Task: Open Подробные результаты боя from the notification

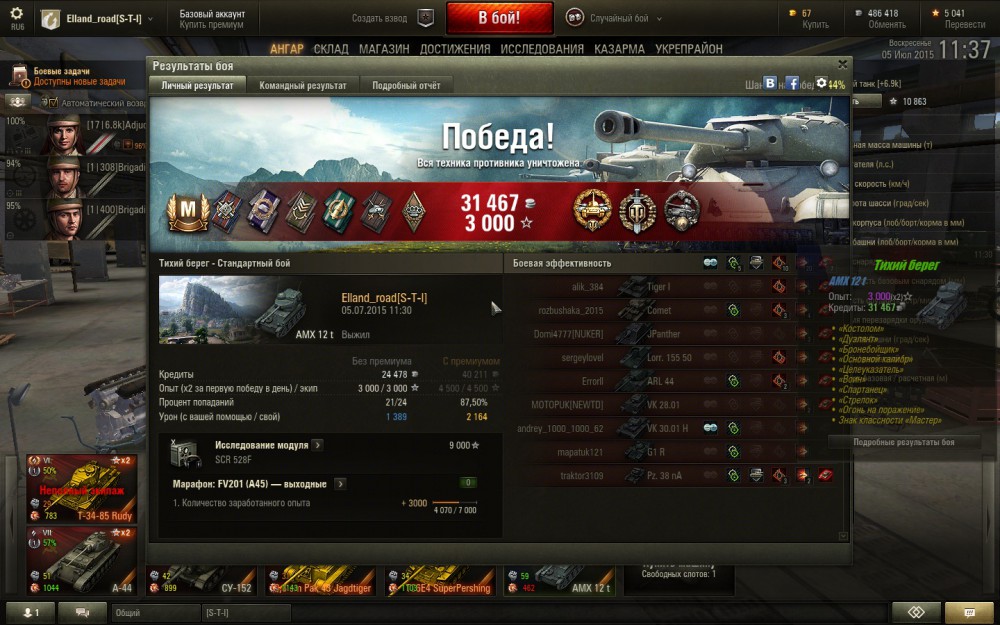Action: coord(904,442)
